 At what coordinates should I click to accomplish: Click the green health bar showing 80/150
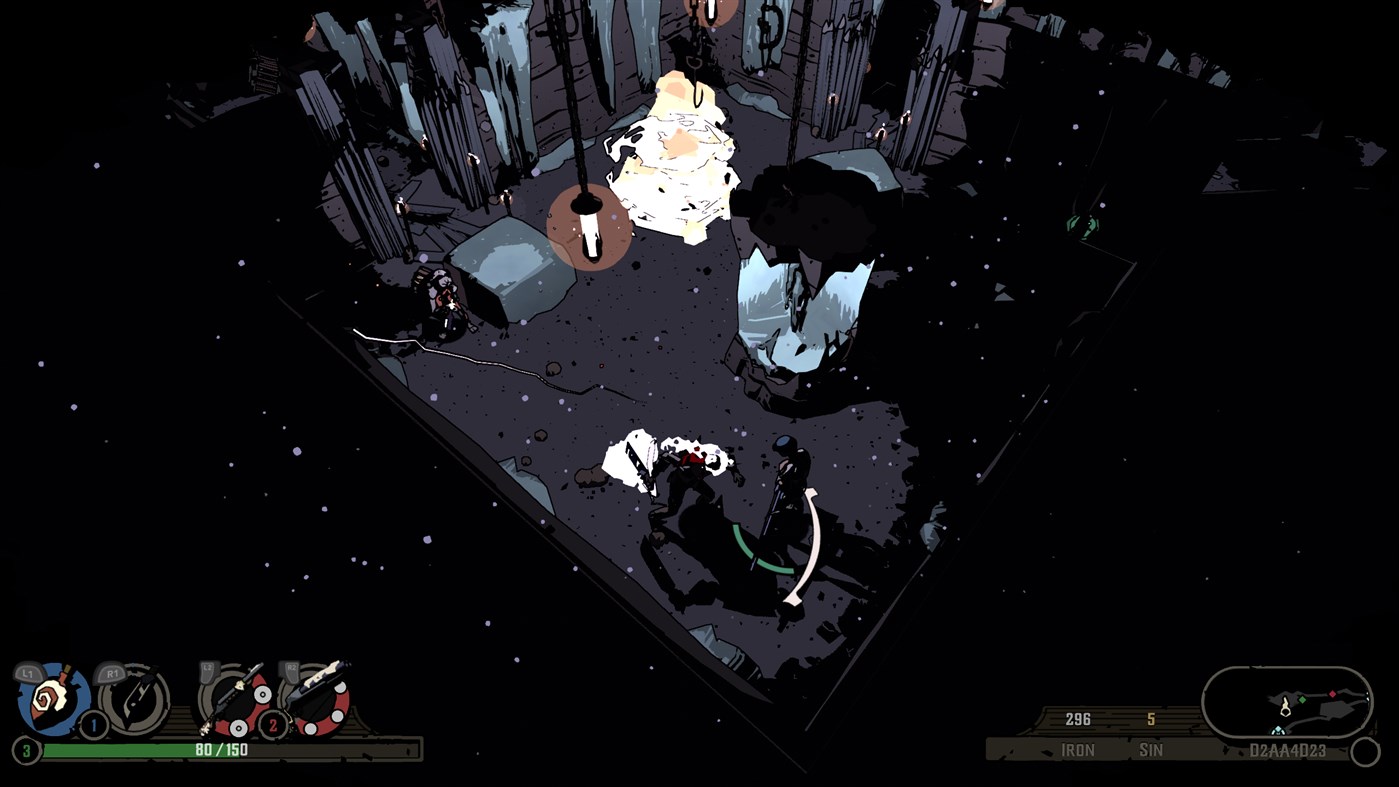[220, 750]
